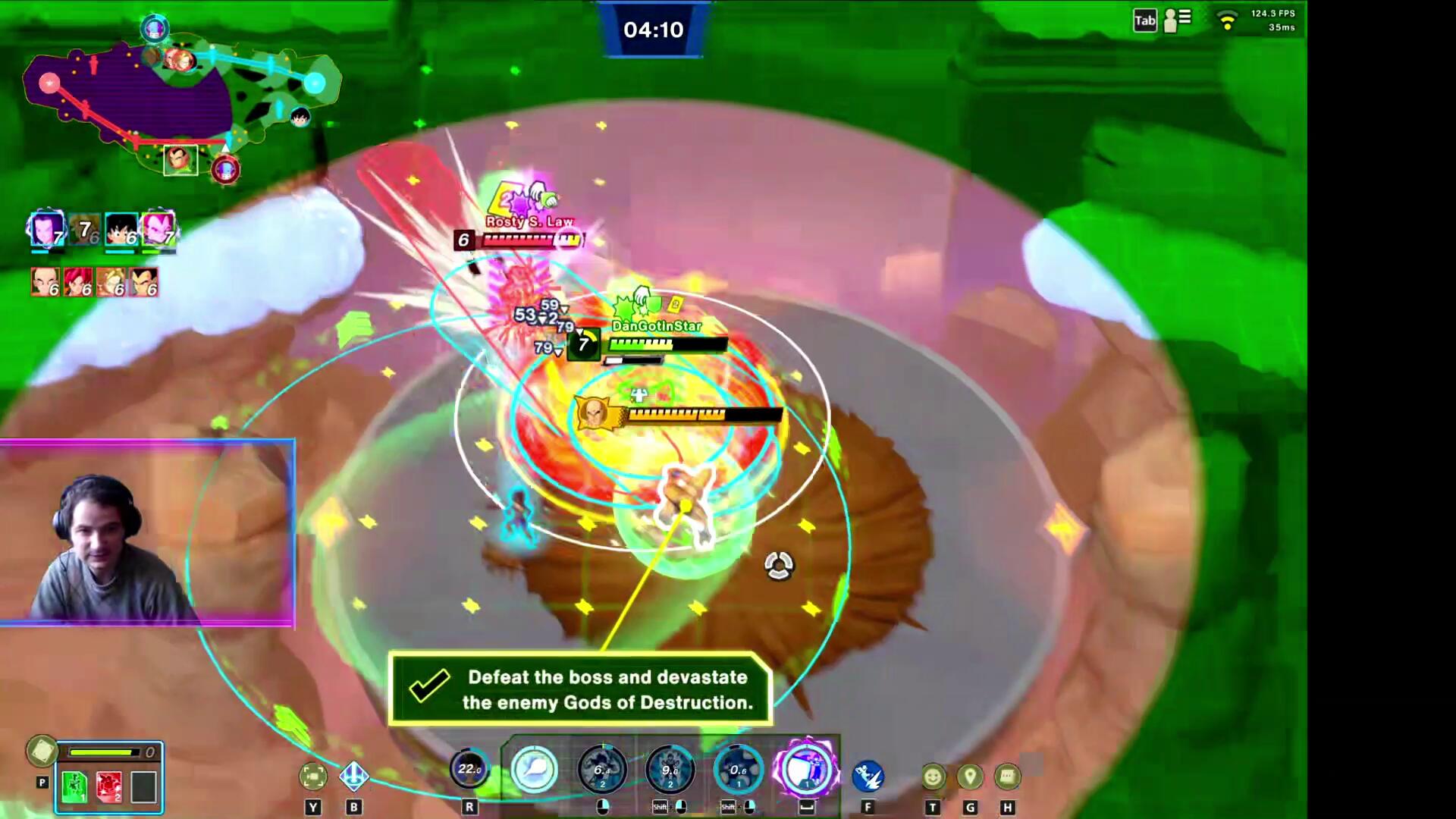Viewport: 1456px width, 819px height.
Task: Open the chat speech bubble button
Action: coord(1007,777)
